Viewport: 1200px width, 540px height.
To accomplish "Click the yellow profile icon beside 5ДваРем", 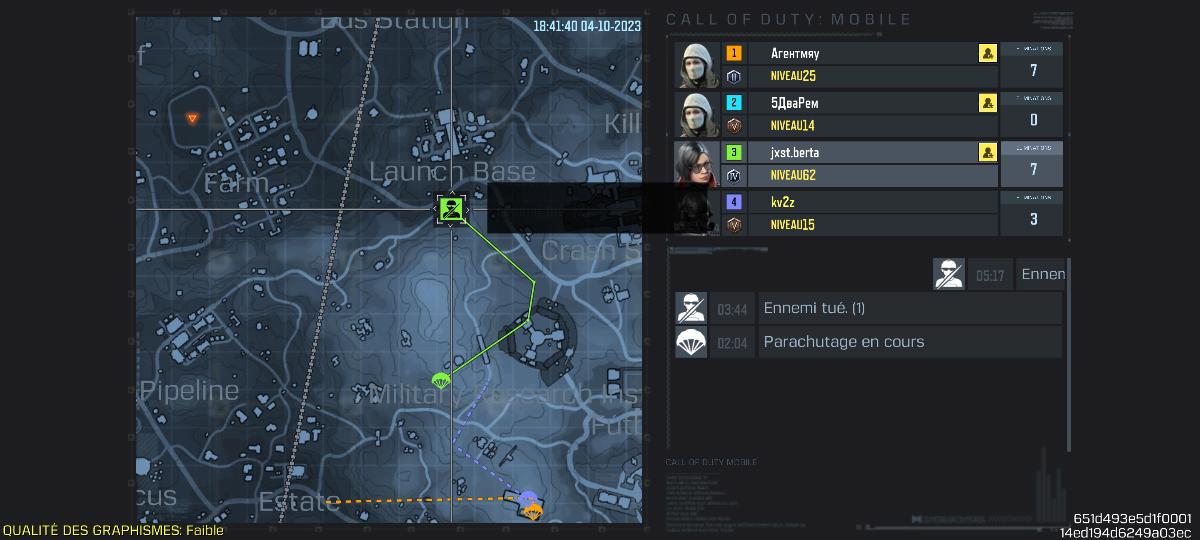I will (988, 103).
